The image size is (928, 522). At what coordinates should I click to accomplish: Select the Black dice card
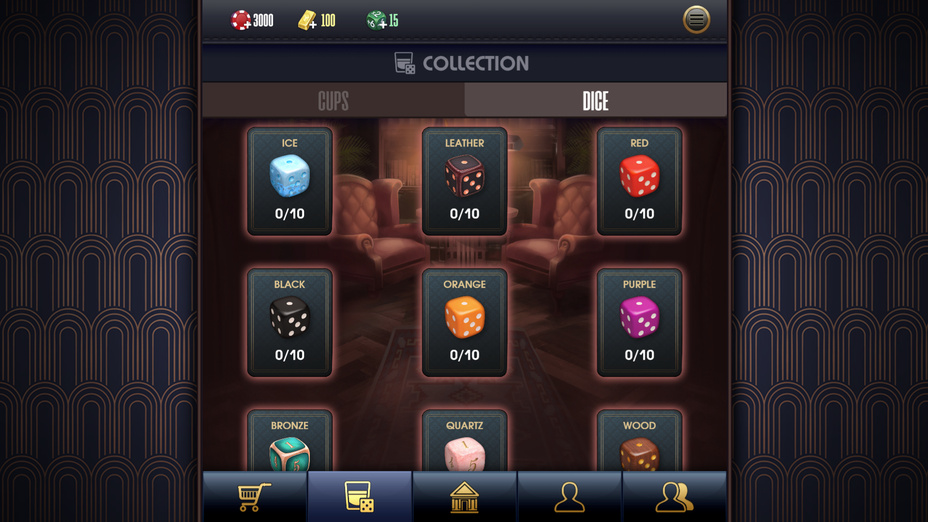pos(290,322)
